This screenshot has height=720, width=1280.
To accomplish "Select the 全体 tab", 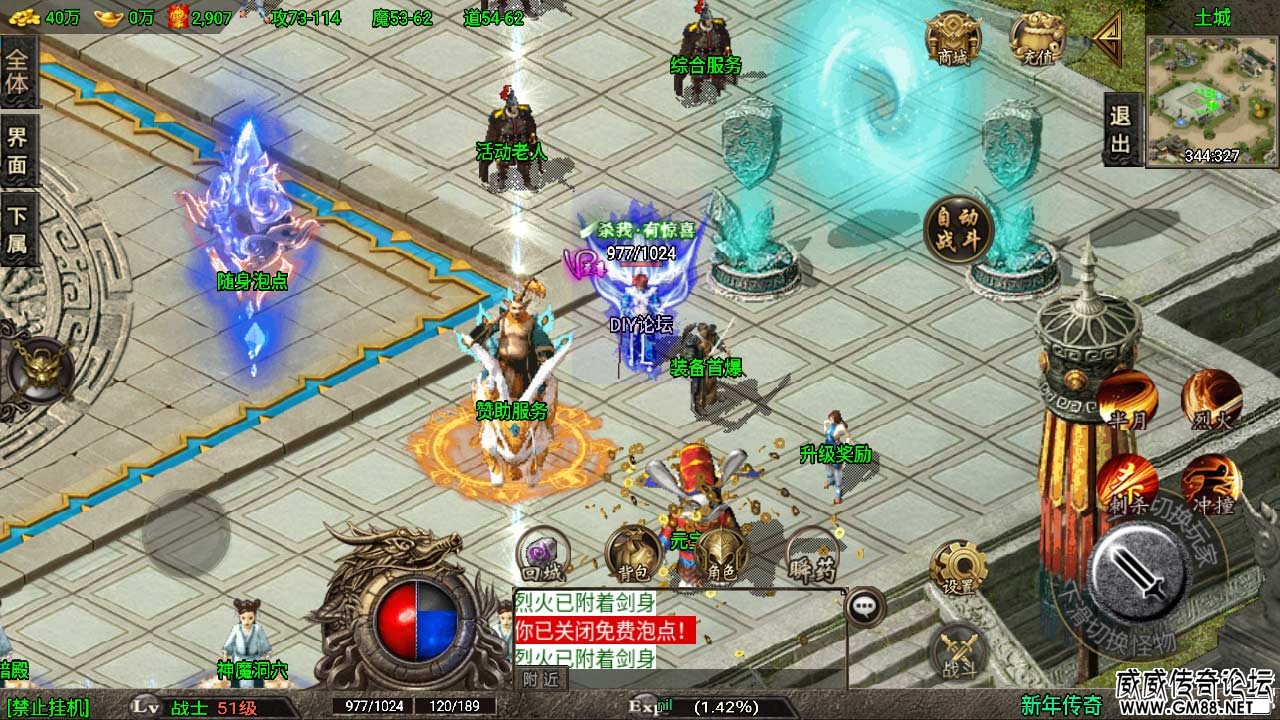I will click(18, 72).
